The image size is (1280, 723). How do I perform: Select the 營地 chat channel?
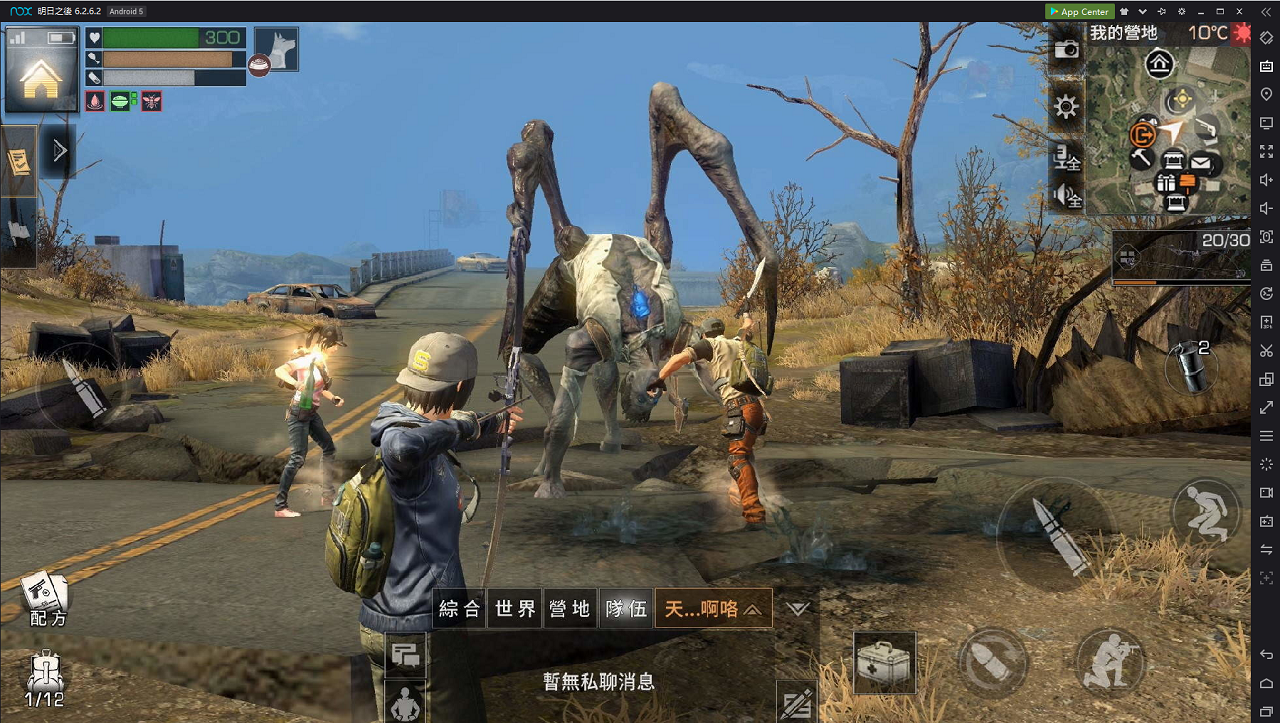pos(570,608)
